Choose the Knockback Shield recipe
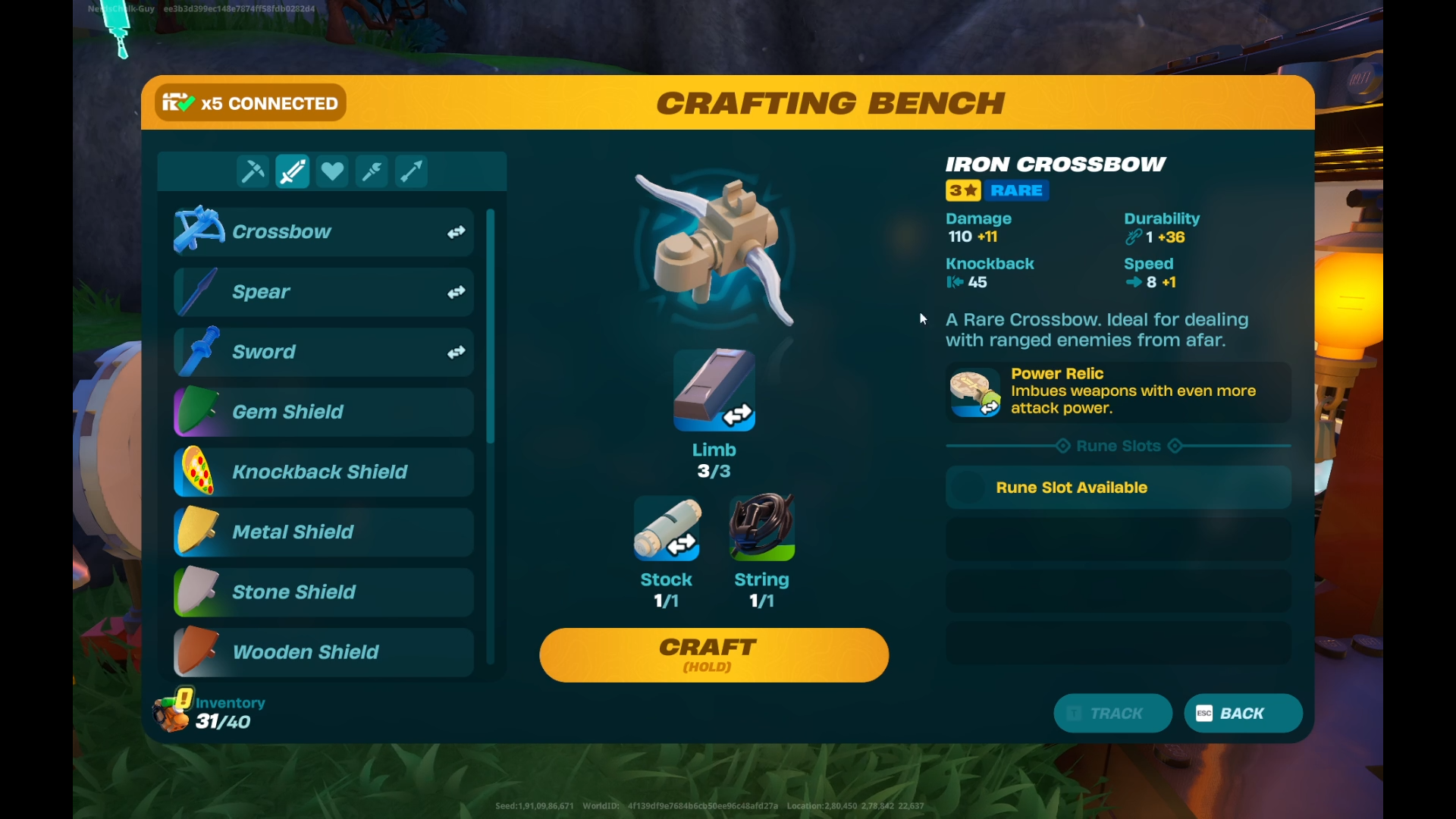The height and width of the screenshot is (819, 1456). tap(323, 472)
